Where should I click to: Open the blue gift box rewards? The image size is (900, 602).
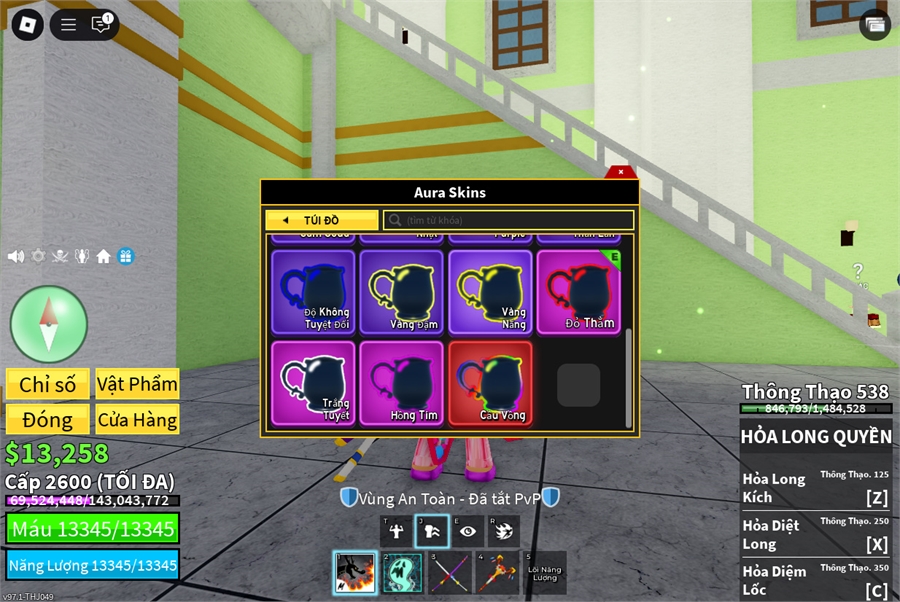pos(125,256)
